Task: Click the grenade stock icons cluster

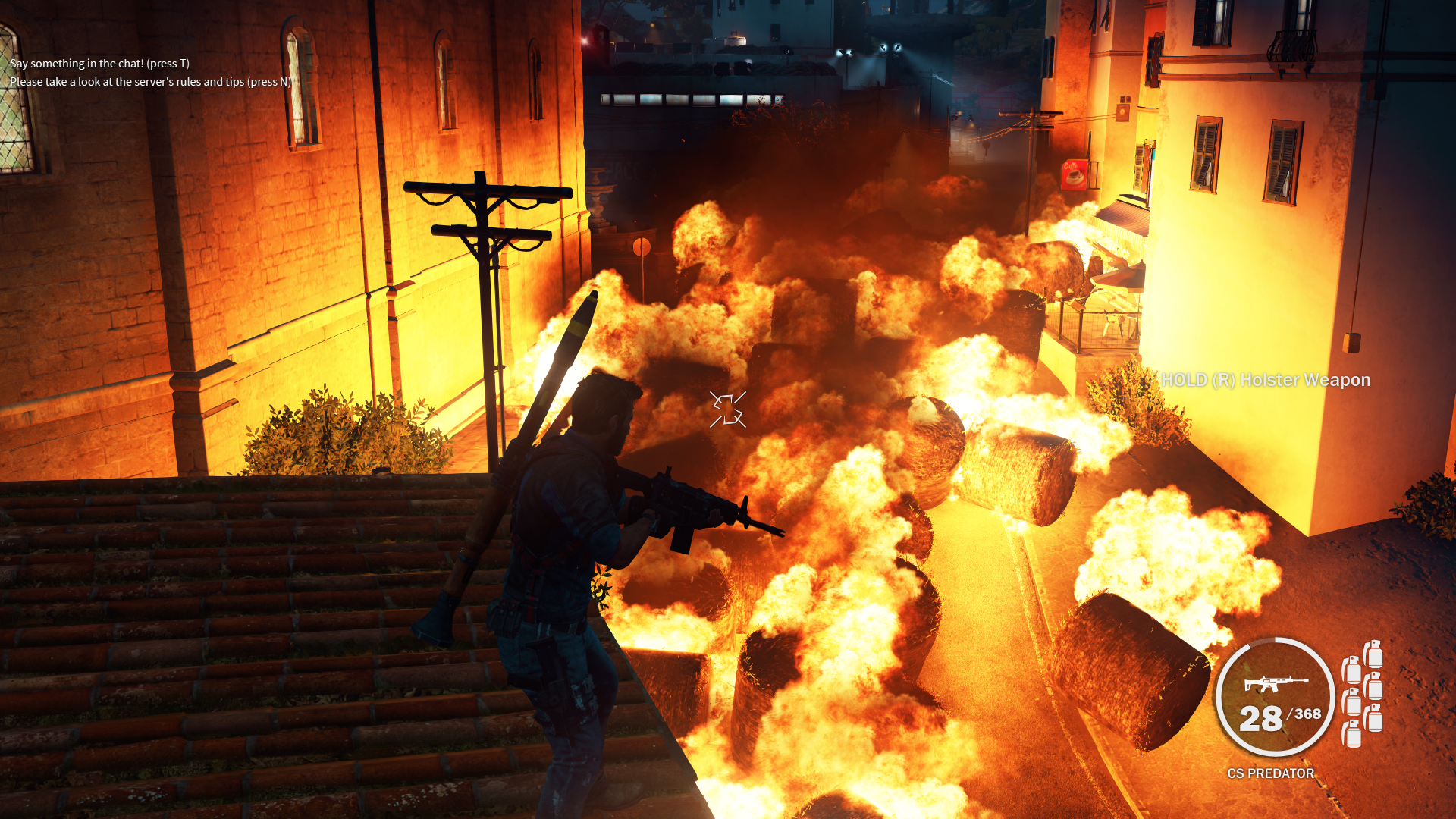Action: click(x=1362, y=693)
